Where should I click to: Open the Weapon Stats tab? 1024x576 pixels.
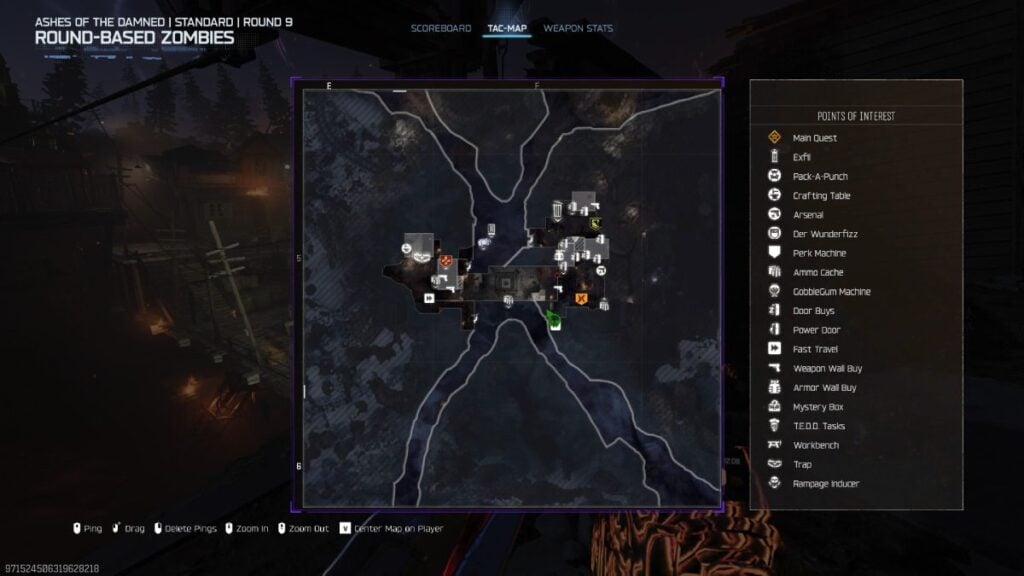coord(578,28)
